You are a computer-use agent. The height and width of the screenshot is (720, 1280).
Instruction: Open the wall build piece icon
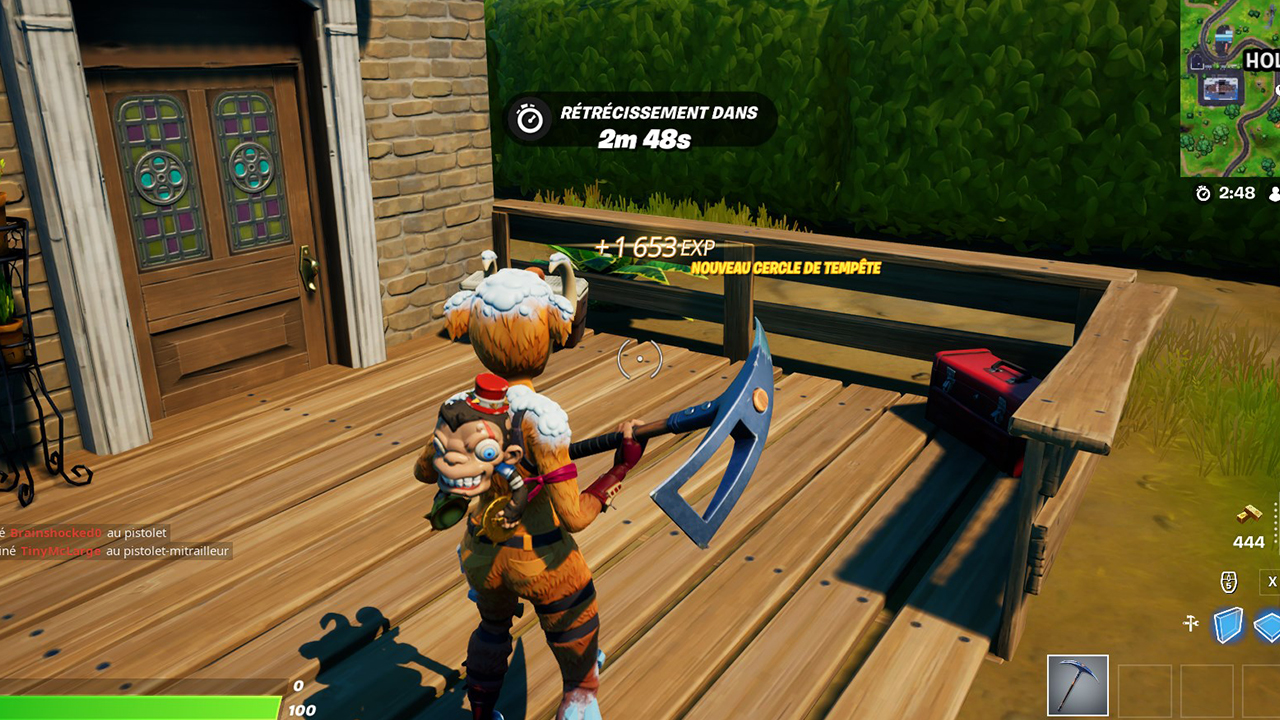point(1226,623)
